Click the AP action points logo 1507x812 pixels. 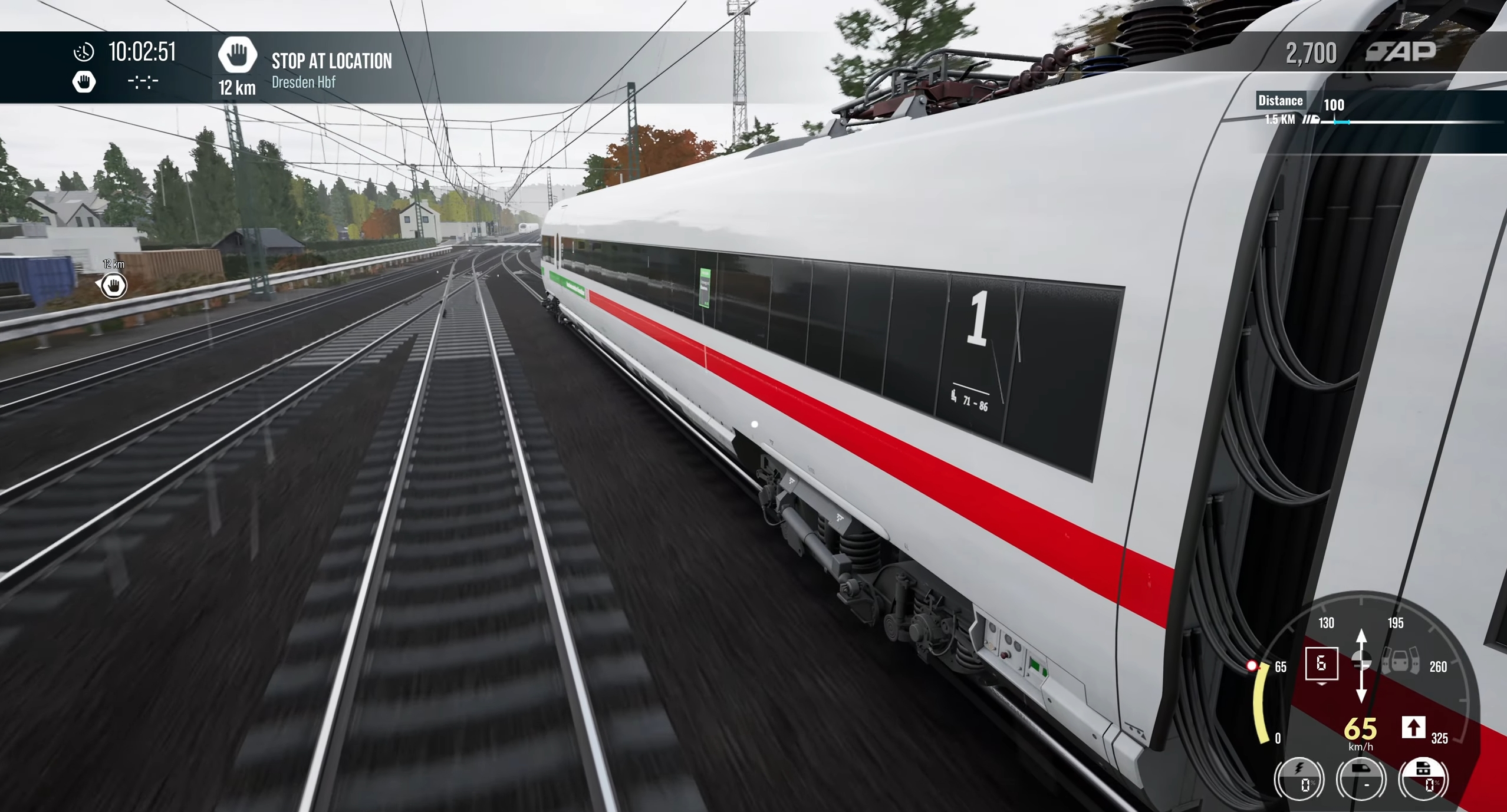(x=1401, y=52)
